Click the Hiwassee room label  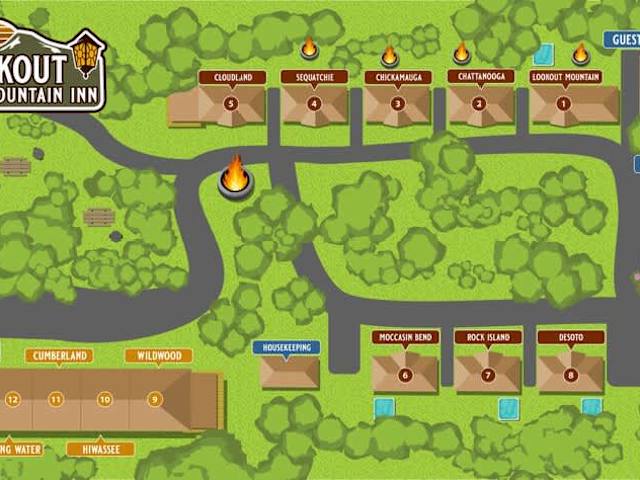tap(101, 450)
